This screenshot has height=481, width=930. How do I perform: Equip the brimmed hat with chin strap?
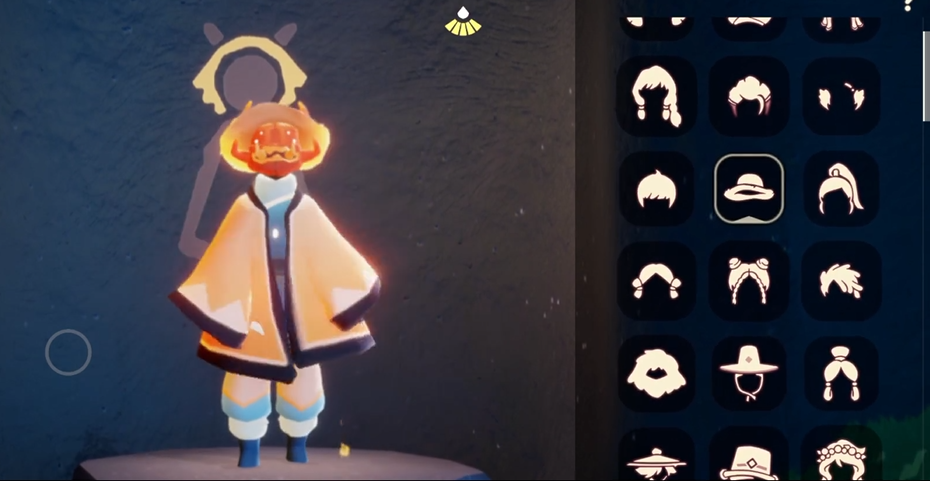tap(749, 373)
